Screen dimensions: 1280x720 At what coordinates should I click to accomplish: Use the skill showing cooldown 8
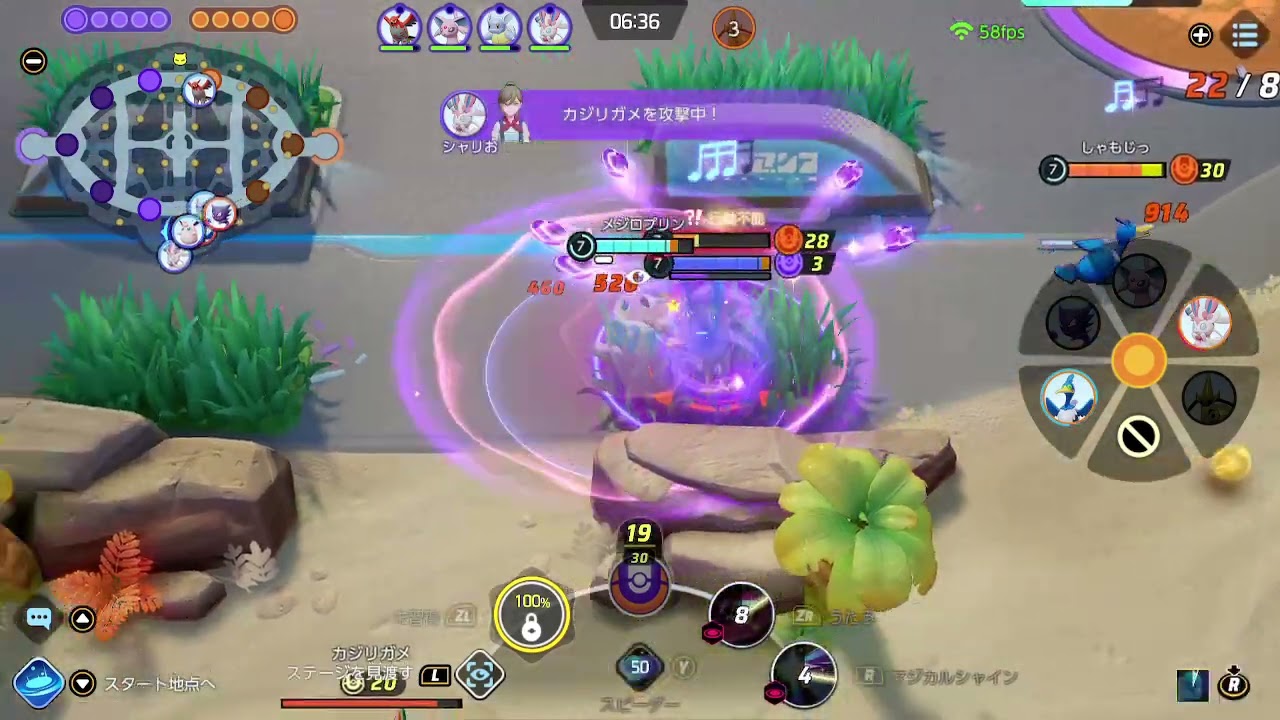740,615
